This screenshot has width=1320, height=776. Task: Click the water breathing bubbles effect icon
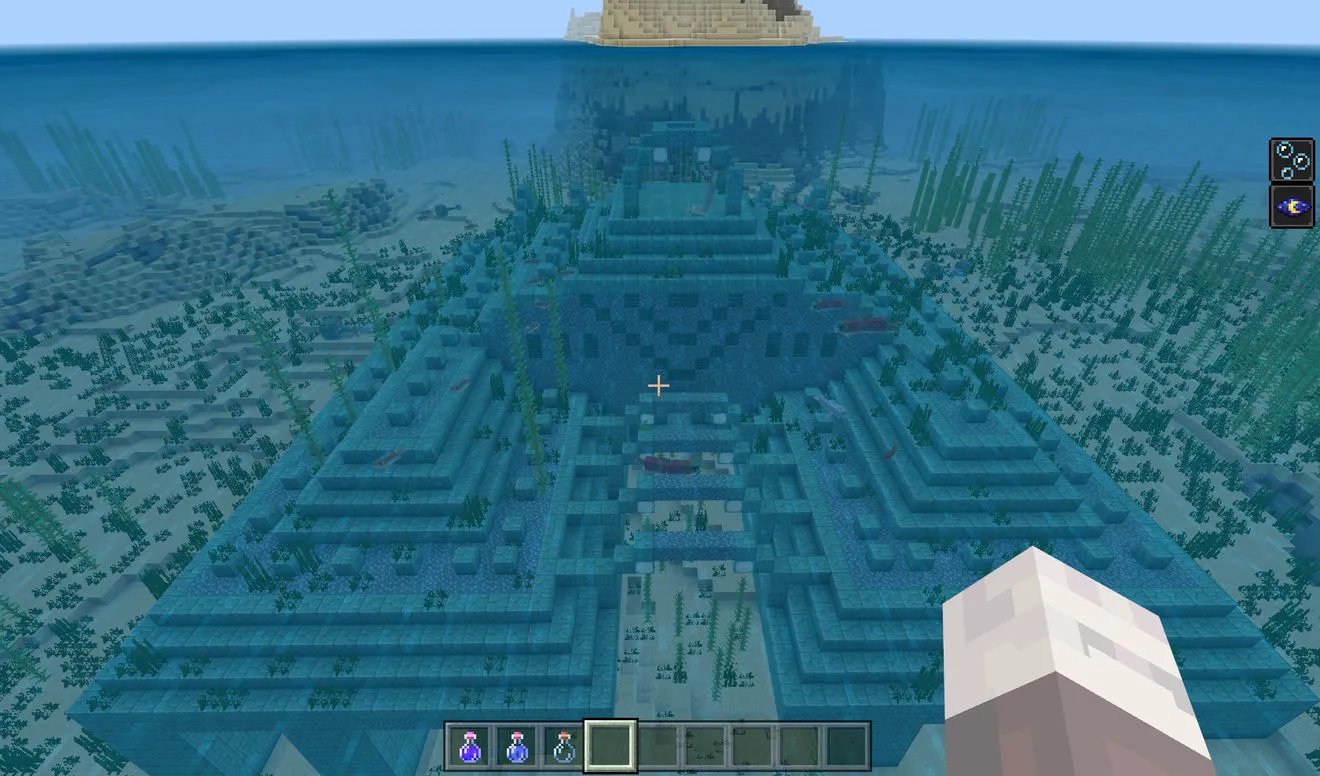pyautogui.click(x=1290, y=161)
